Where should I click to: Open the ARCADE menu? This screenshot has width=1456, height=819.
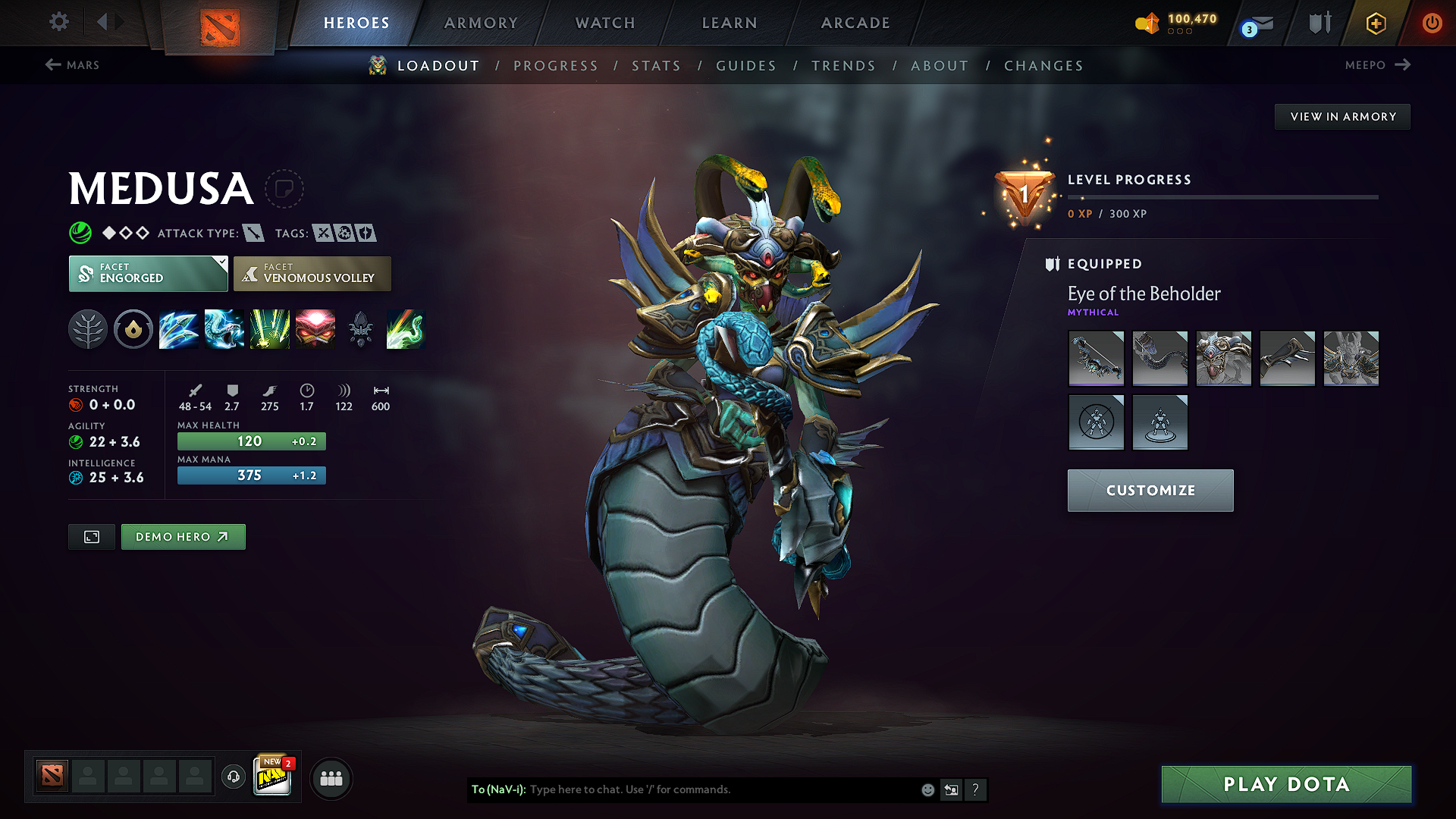pyautogui.click(x=855, y=23)
